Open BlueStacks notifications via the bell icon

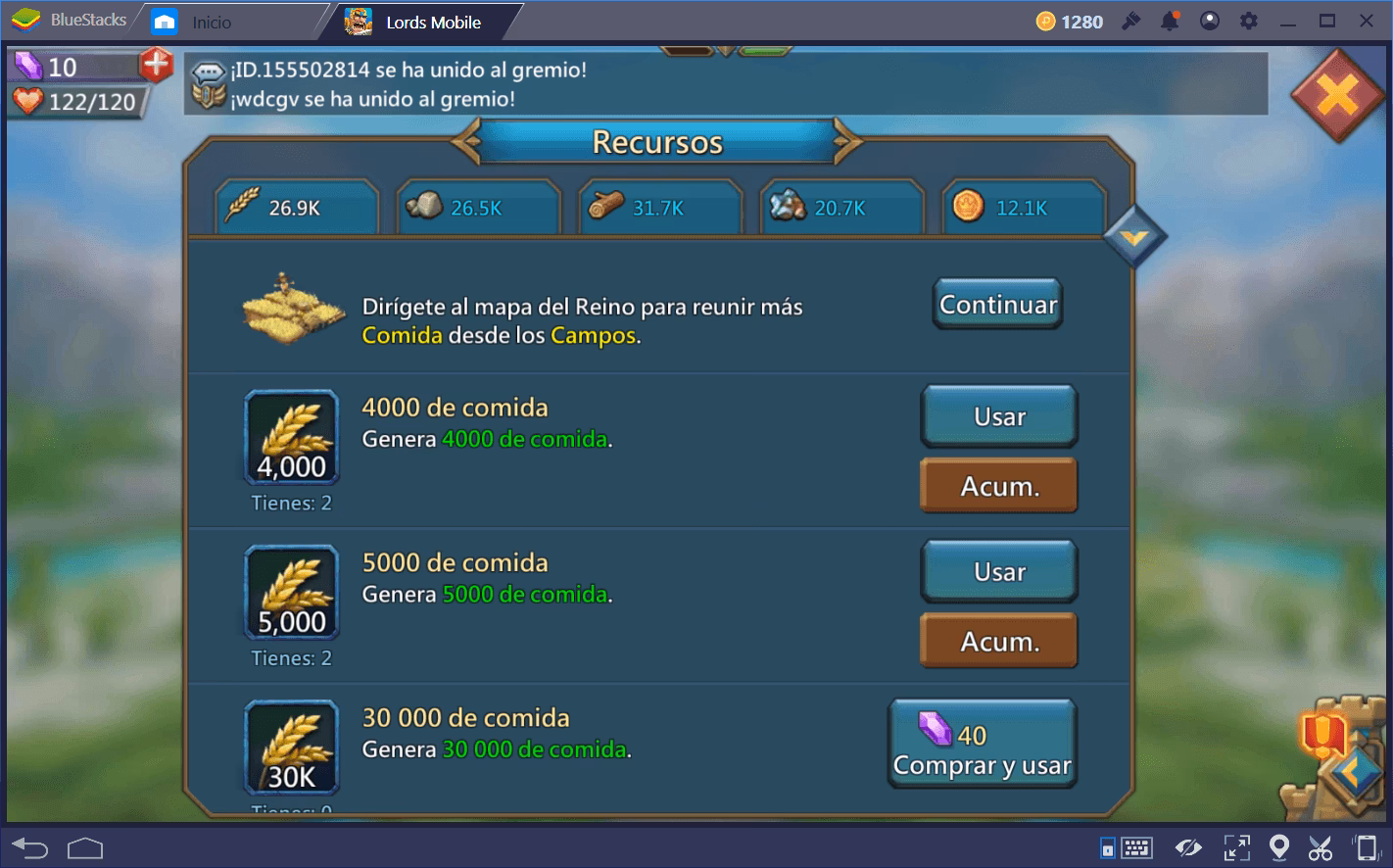(x=1168, y=21)
